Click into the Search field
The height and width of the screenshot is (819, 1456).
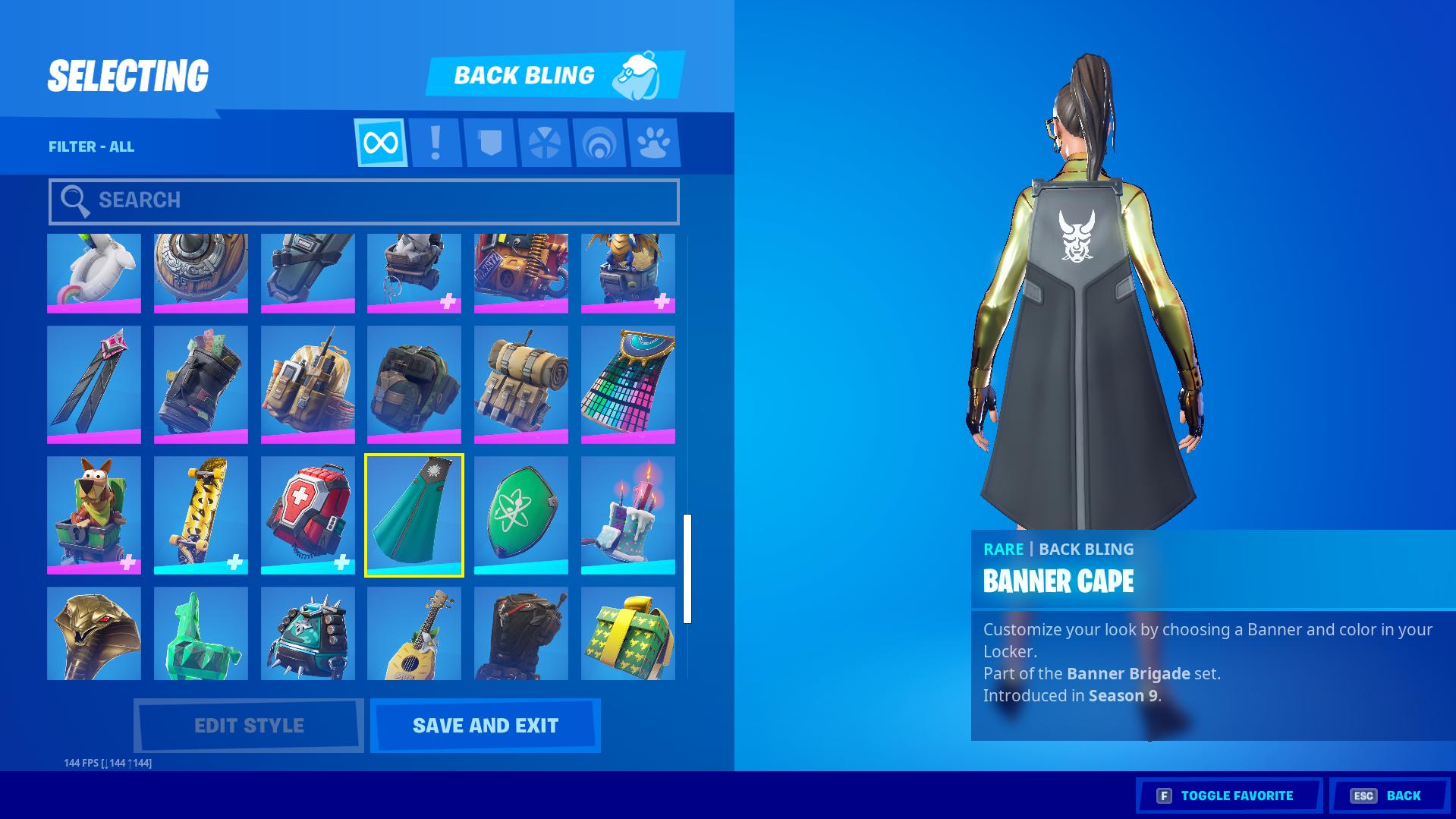coord(364,201)
